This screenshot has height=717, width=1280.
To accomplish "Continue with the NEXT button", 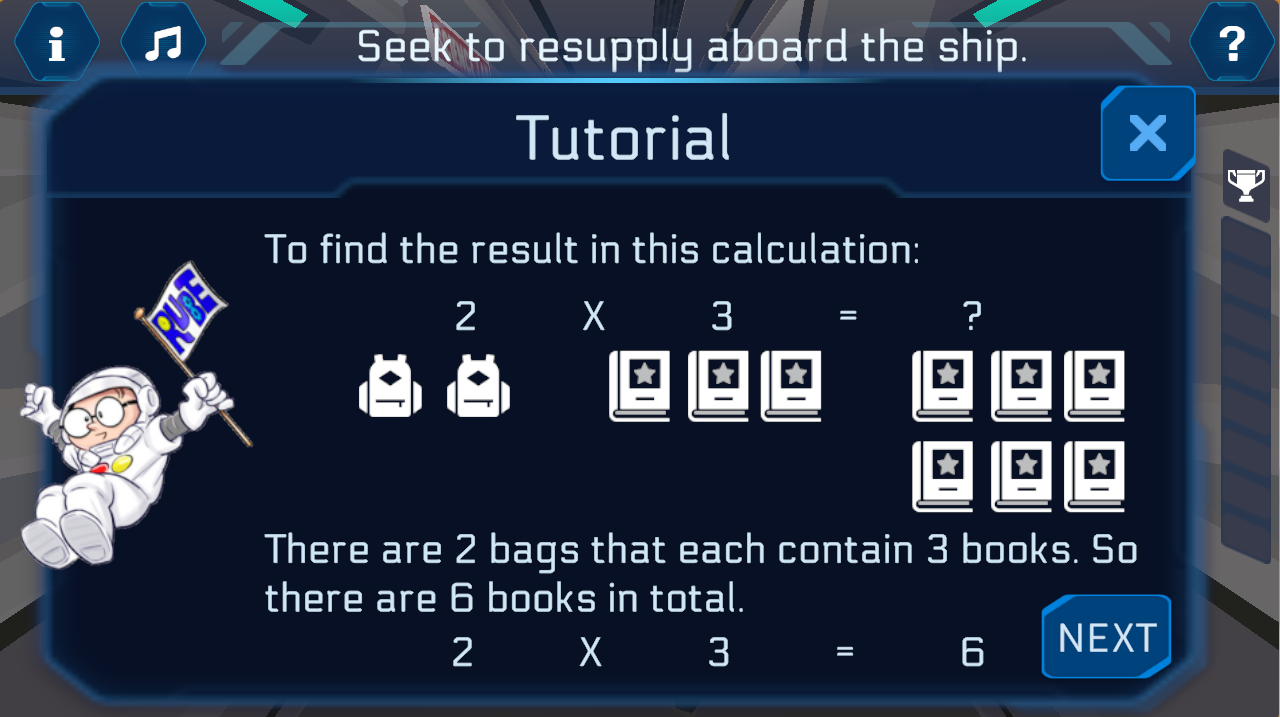I will (x=1106, y=637).
